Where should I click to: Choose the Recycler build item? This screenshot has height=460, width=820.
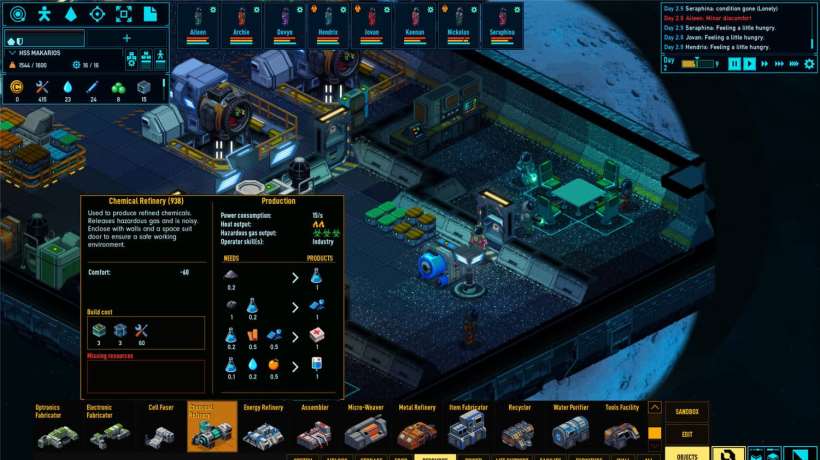[519, 432]
